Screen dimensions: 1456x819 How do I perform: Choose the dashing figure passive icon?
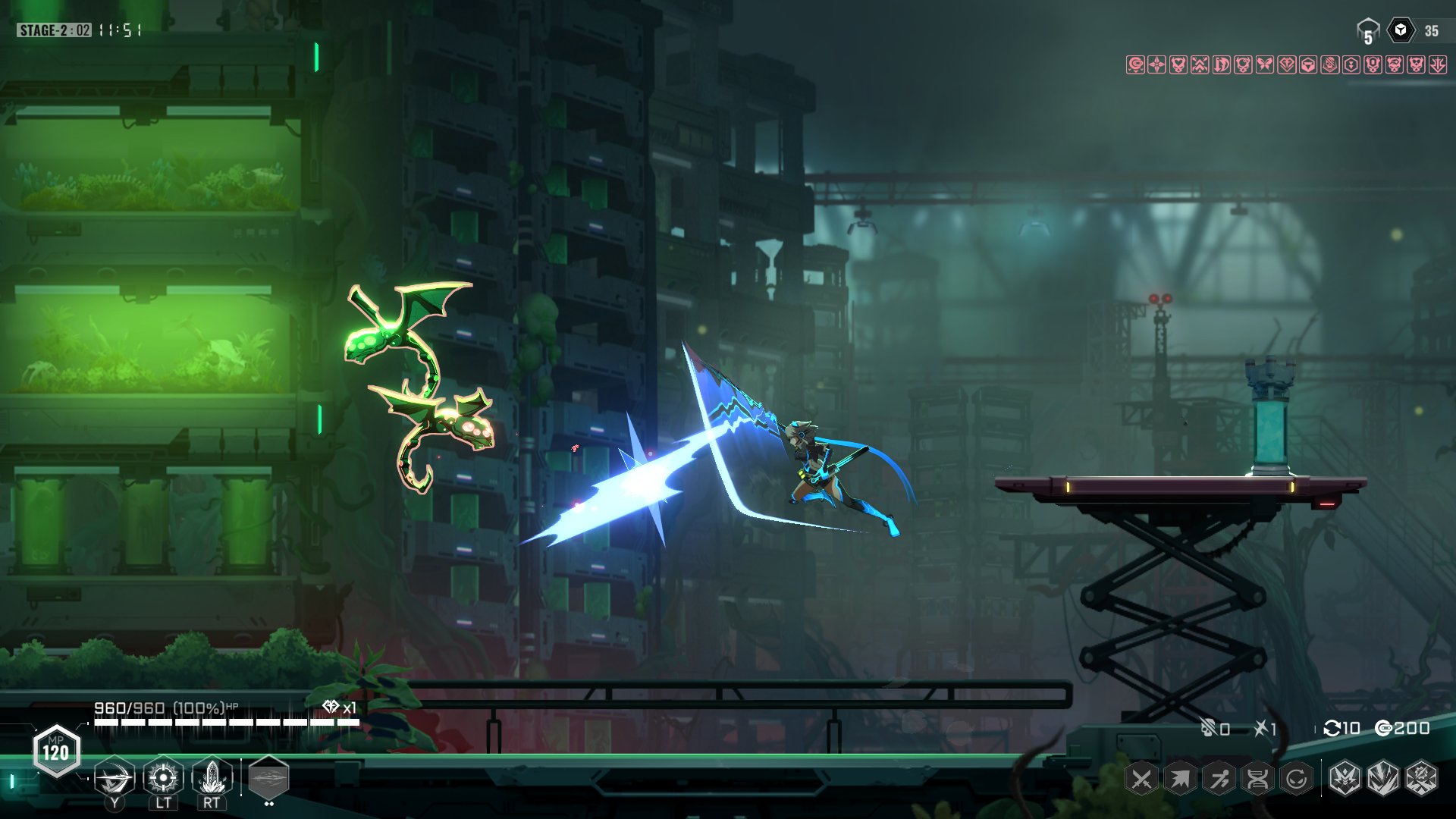1219,779
